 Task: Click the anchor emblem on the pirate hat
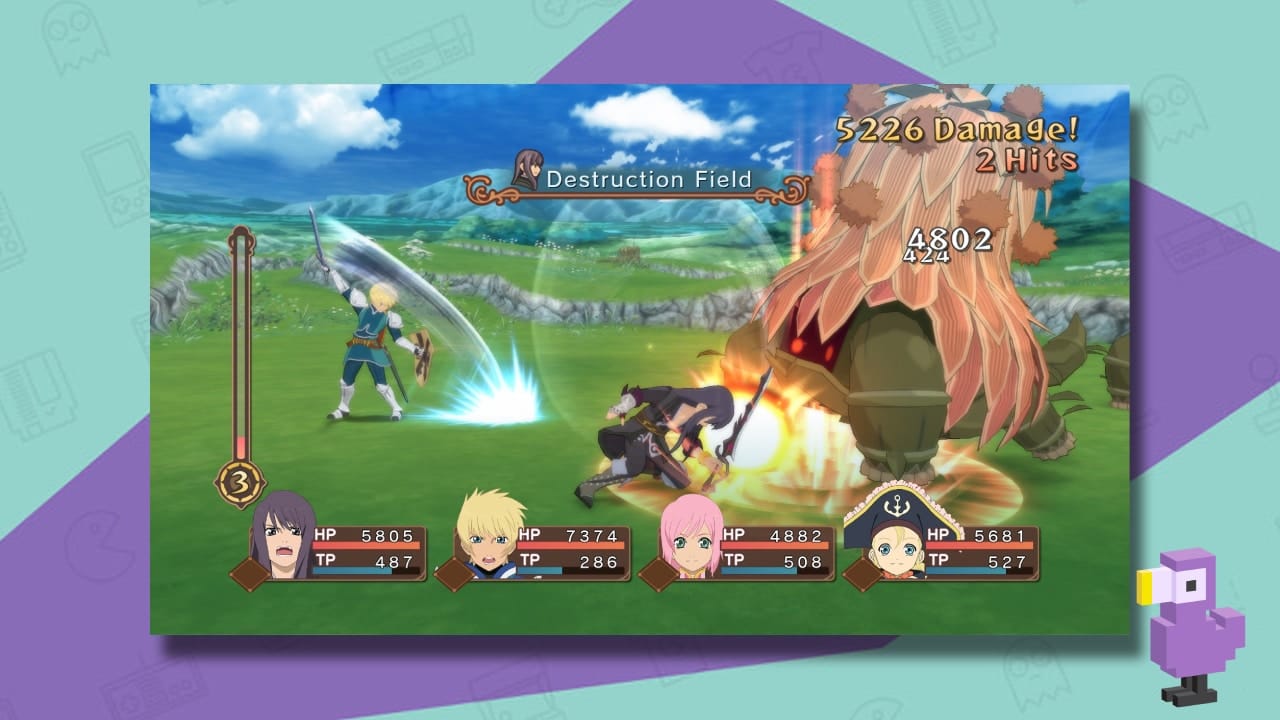[x=896, y=506]
